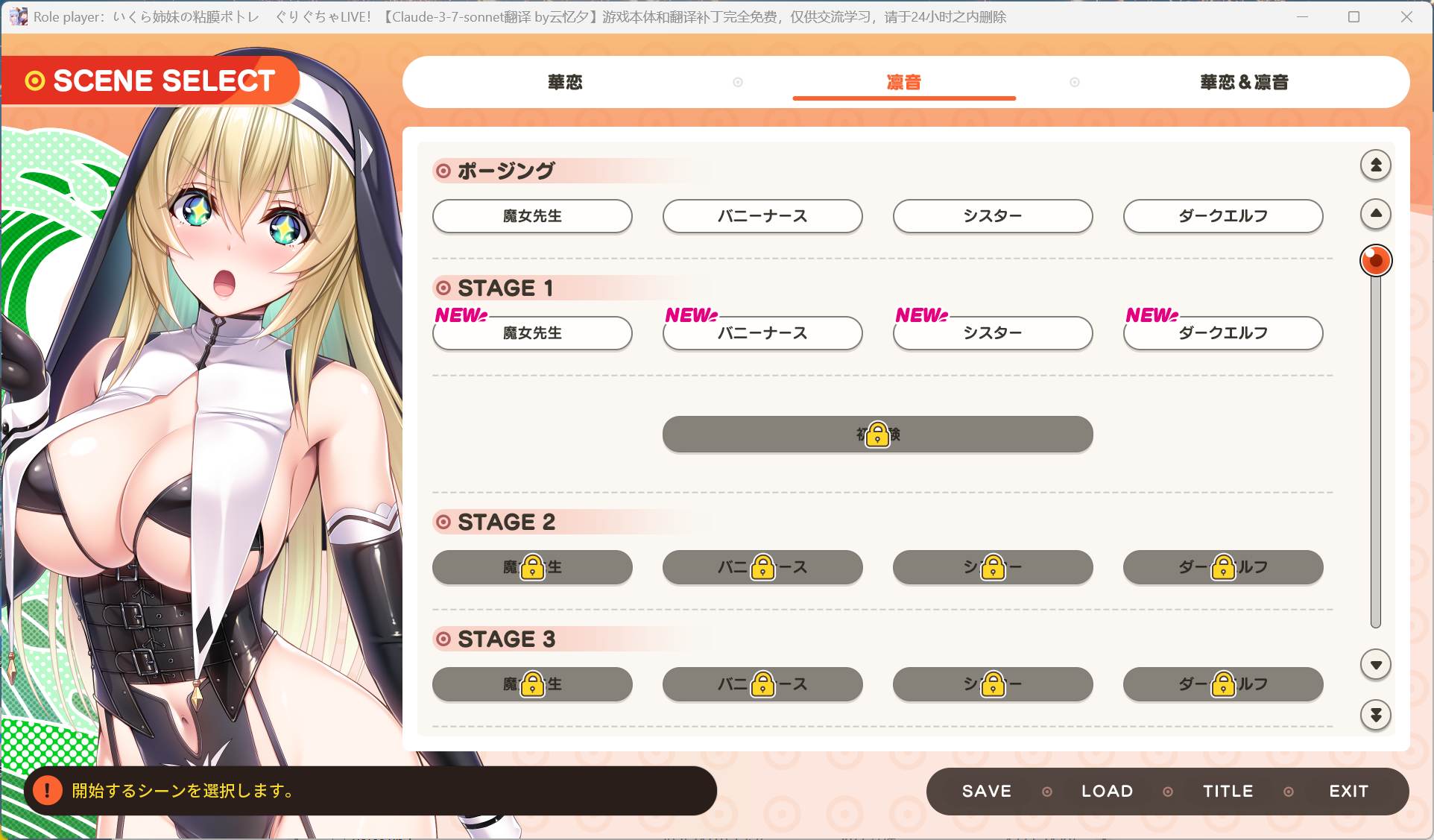Switch to the 華恋 tab
The image size is (1434, 840).
564,82
